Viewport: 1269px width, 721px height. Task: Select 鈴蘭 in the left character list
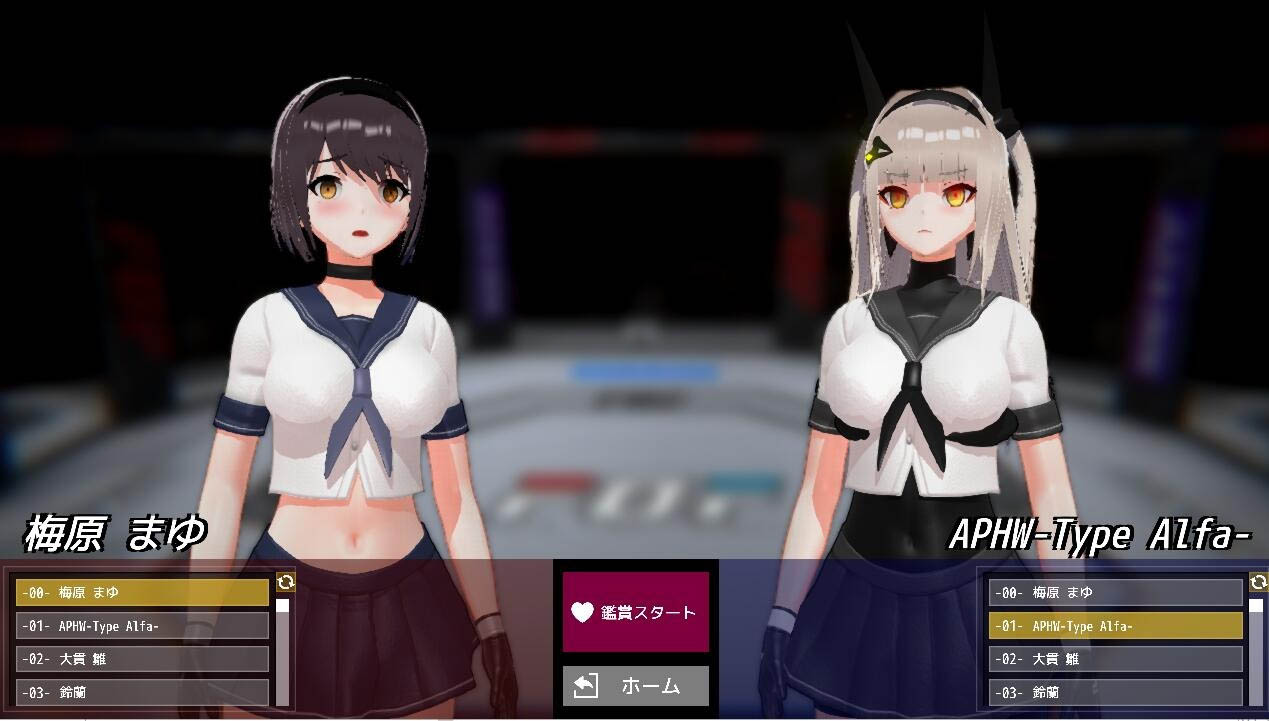point(142,692)
